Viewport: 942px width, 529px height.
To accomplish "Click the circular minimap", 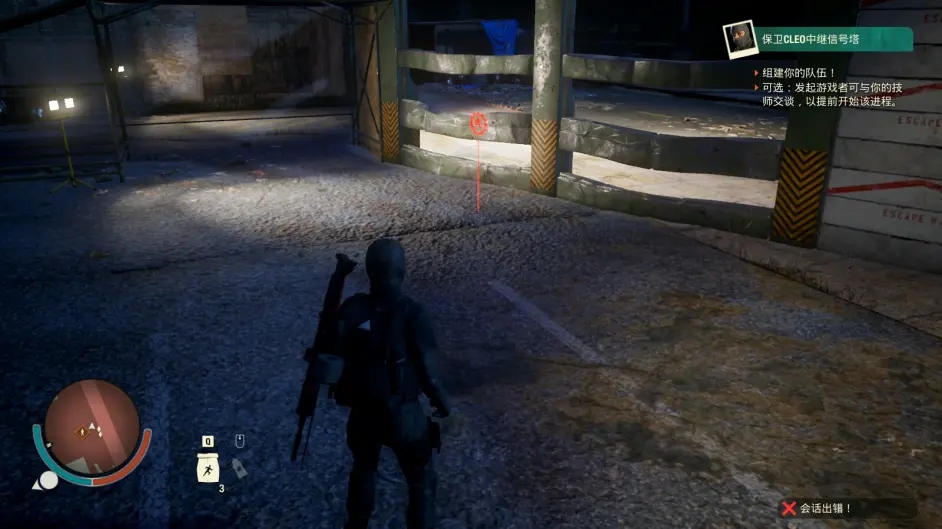I will pos(92,428).
